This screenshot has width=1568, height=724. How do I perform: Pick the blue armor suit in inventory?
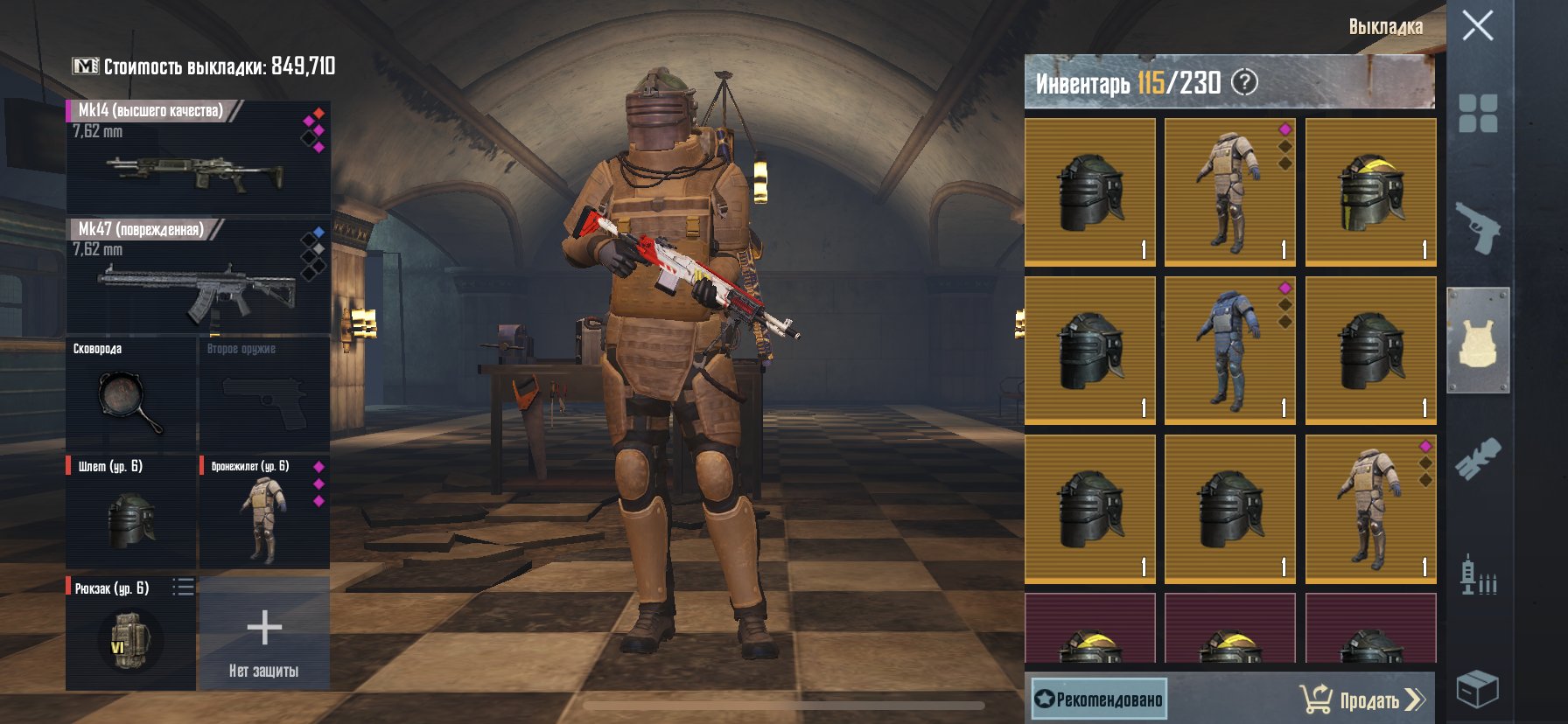1229,351
